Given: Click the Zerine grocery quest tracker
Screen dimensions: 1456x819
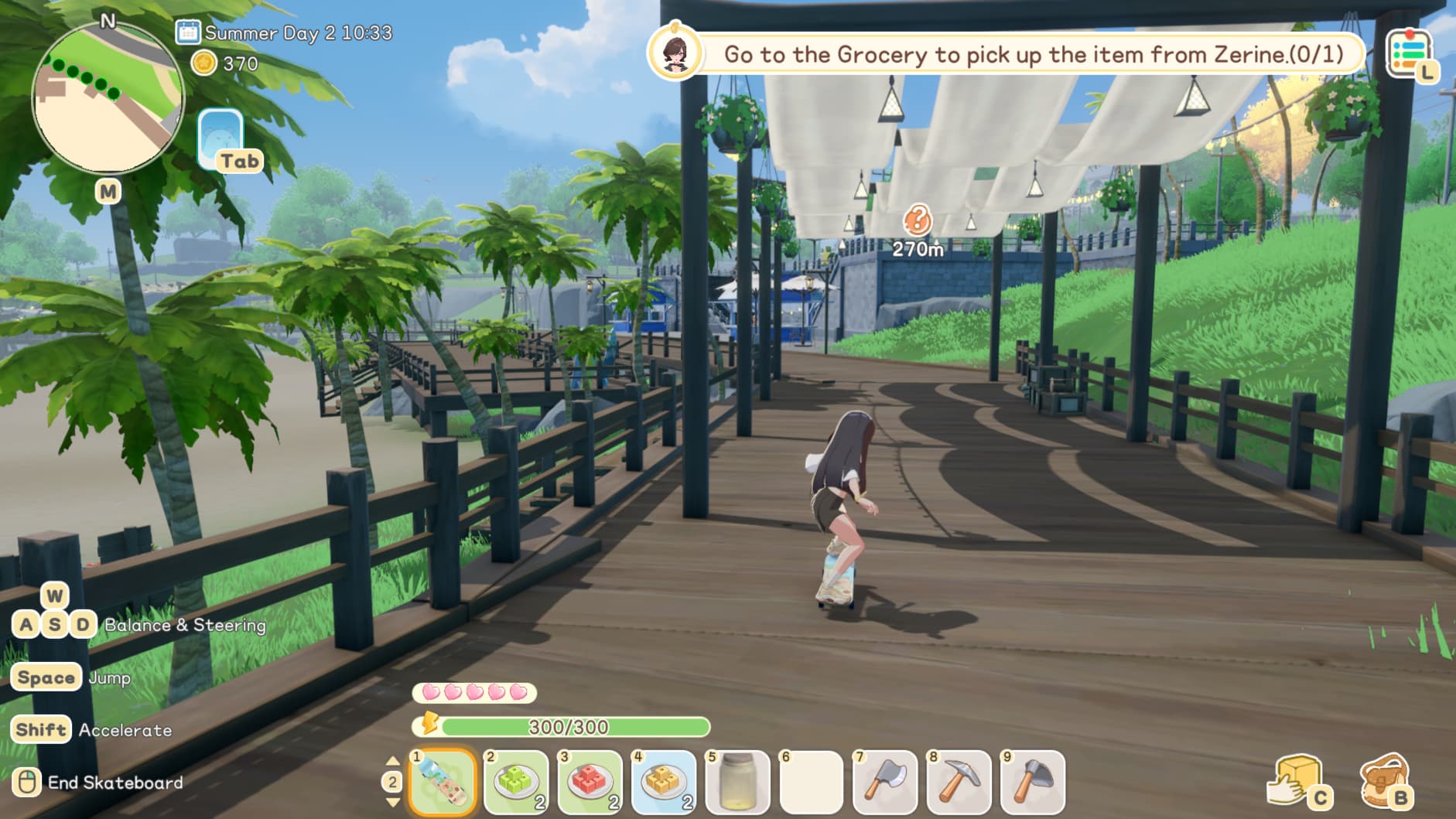Looking at the screenshot, I should [1032, 54].
